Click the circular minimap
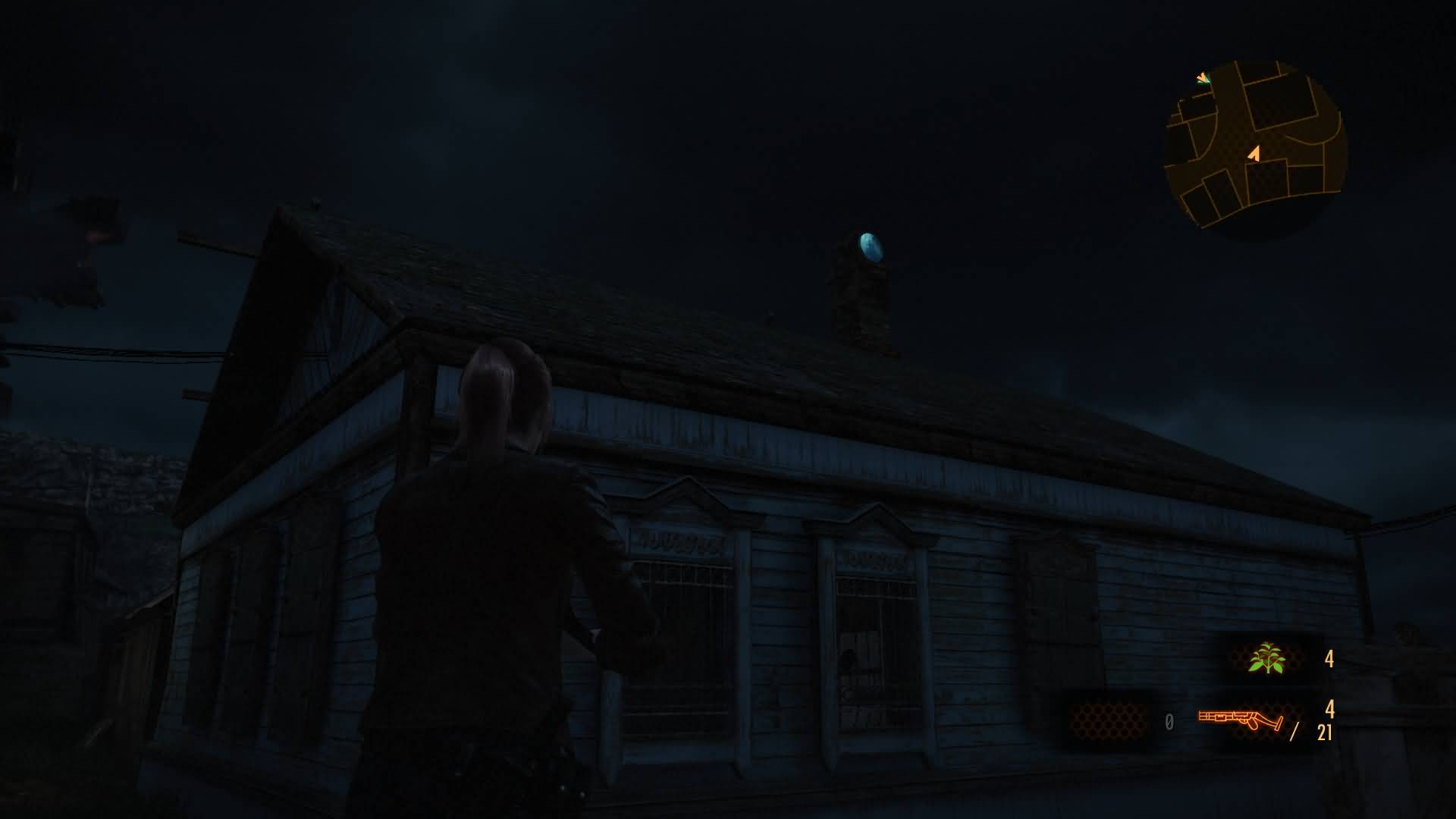1456x819 pixels. pyautogui.click(x=1255, y=148)
